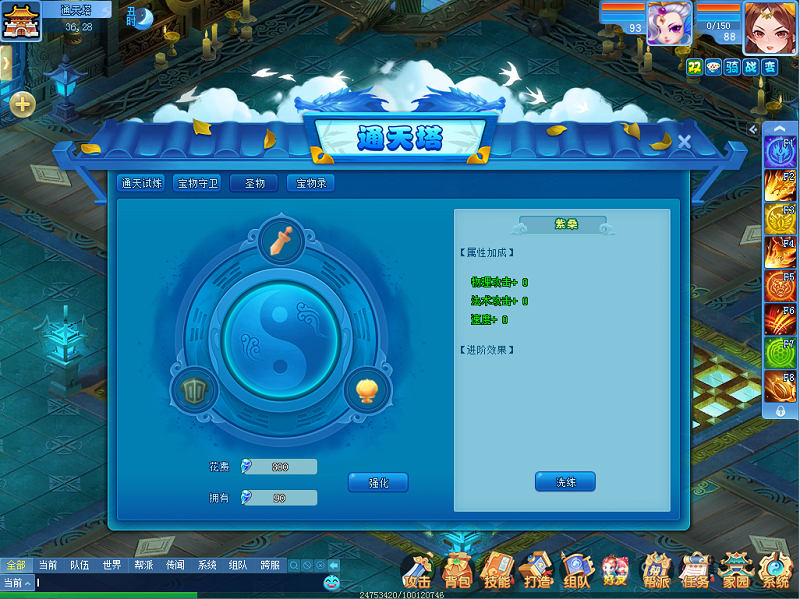Open the 技能 skills menu
The width and height of the screenshot is (800, 599).
click(x=497, y=571)
